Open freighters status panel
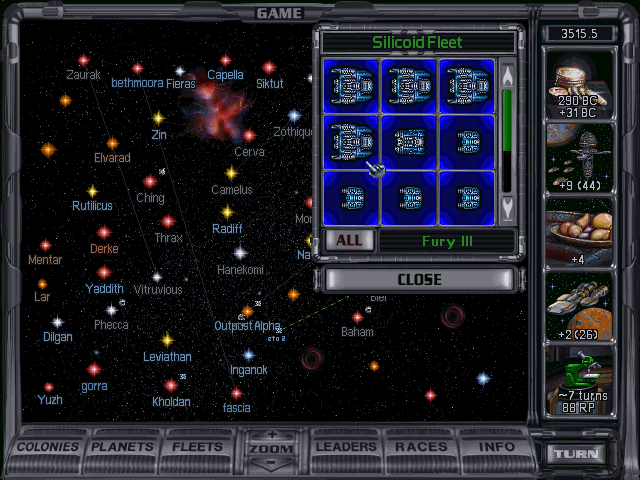Screen dimensions: 640x480 (x=579, y=306)
